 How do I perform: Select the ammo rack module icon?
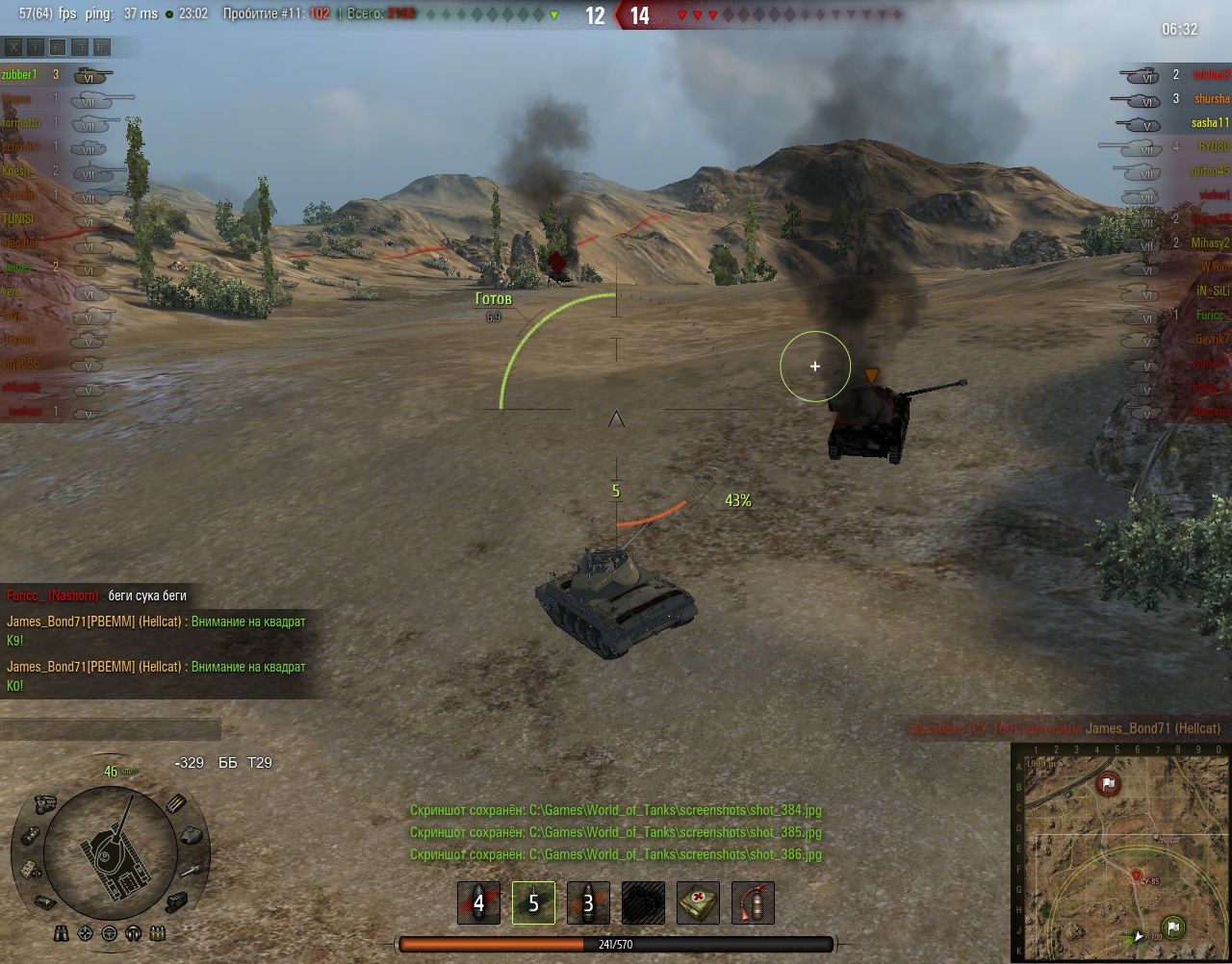176,804
